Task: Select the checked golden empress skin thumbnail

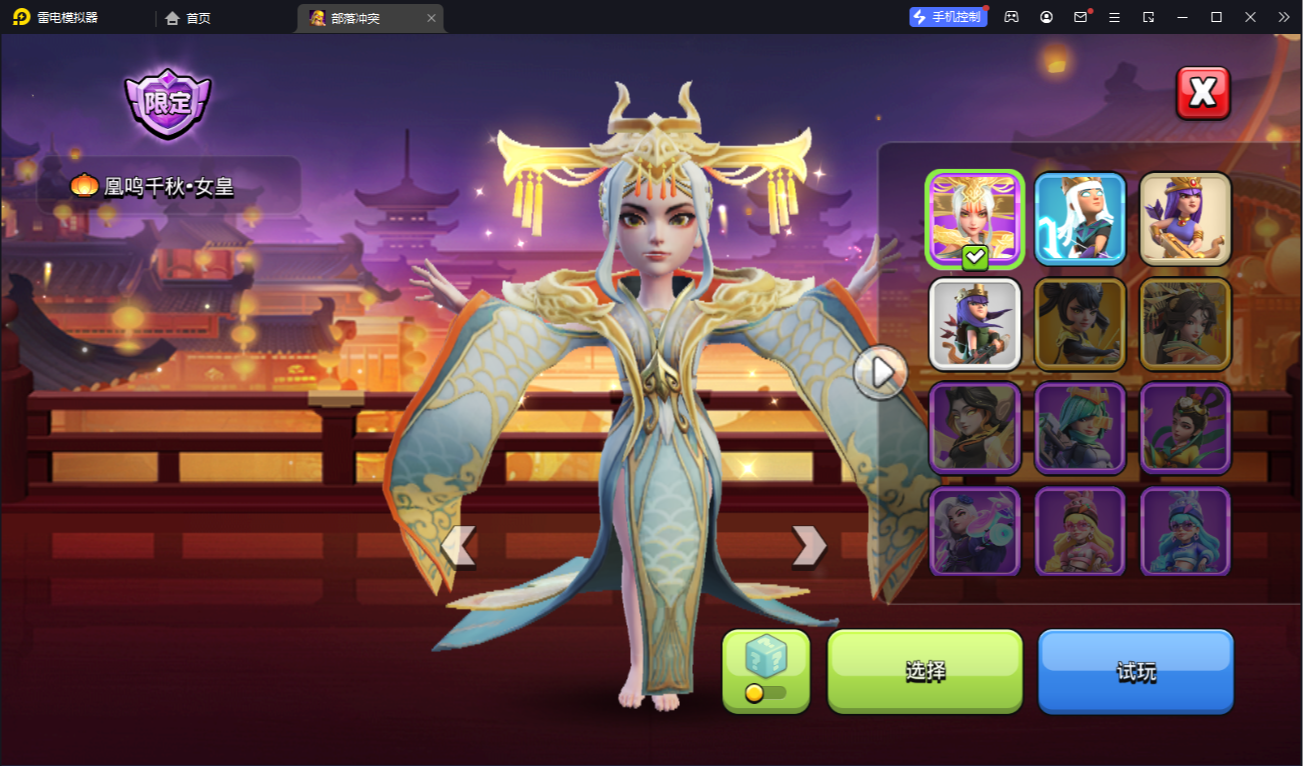Action: [975, 220]
